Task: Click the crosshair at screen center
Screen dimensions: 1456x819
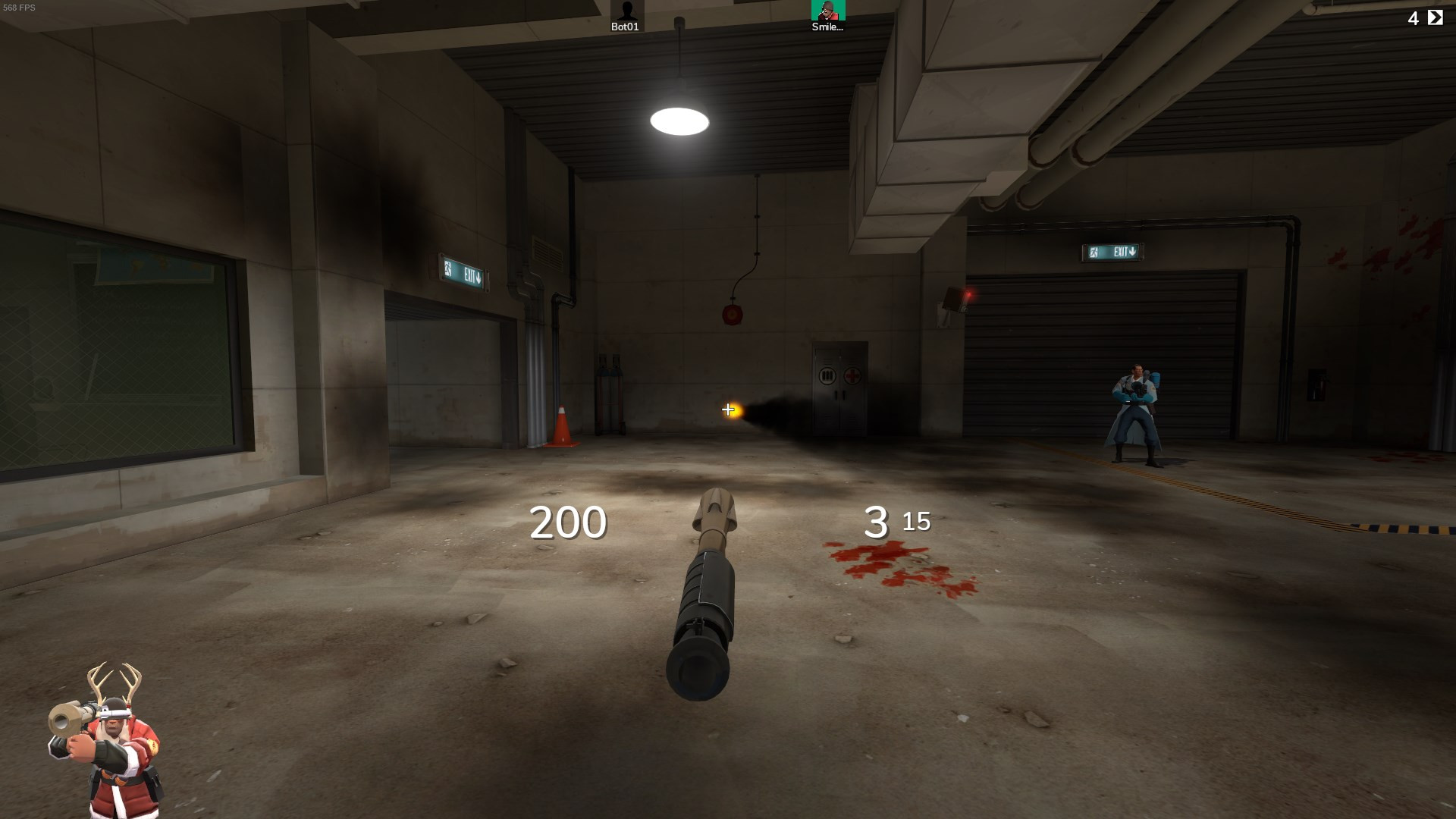Action: (728, 409)
